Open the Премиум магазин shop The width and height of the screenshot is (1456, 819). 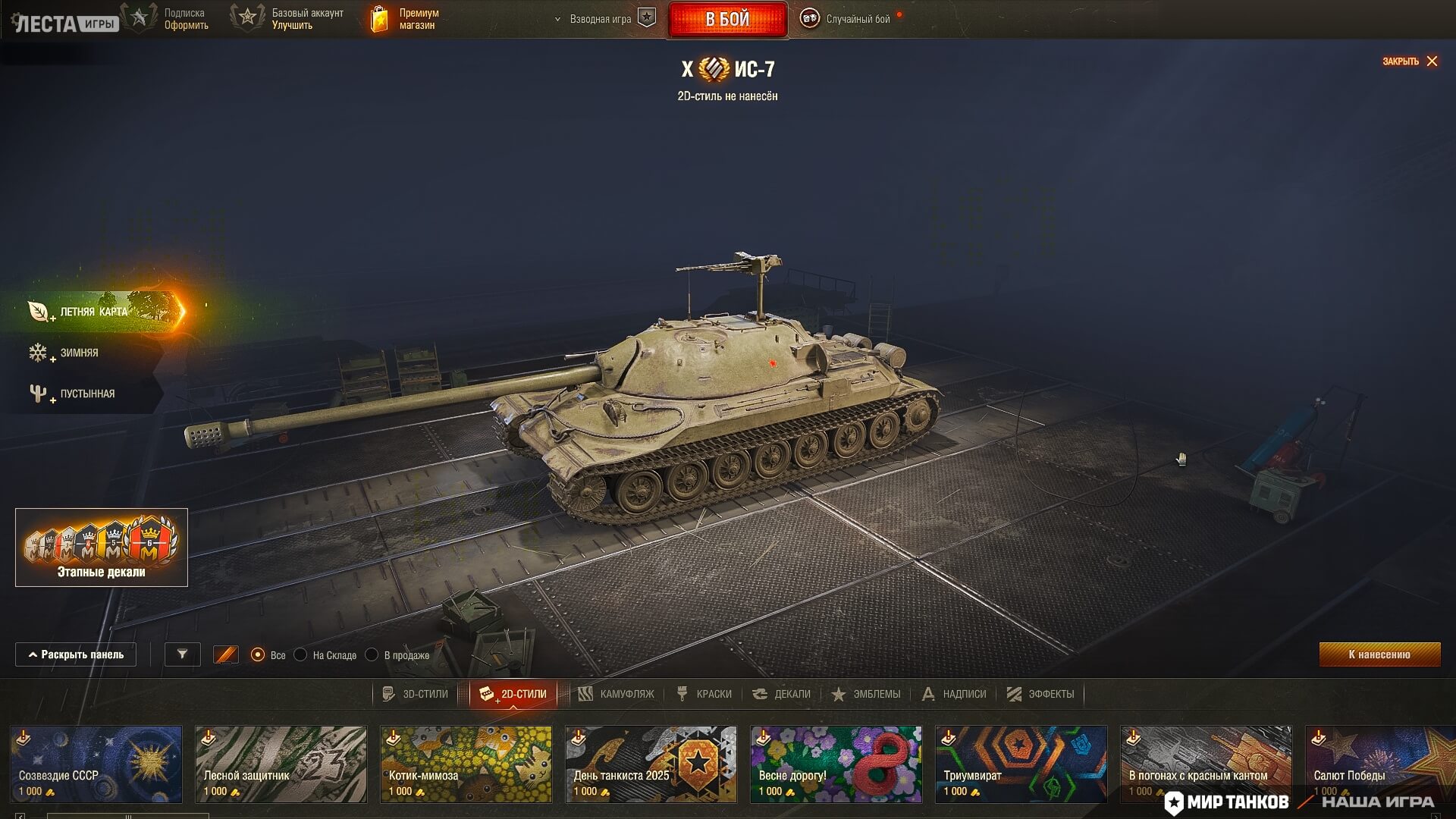[x=404, y=19]
